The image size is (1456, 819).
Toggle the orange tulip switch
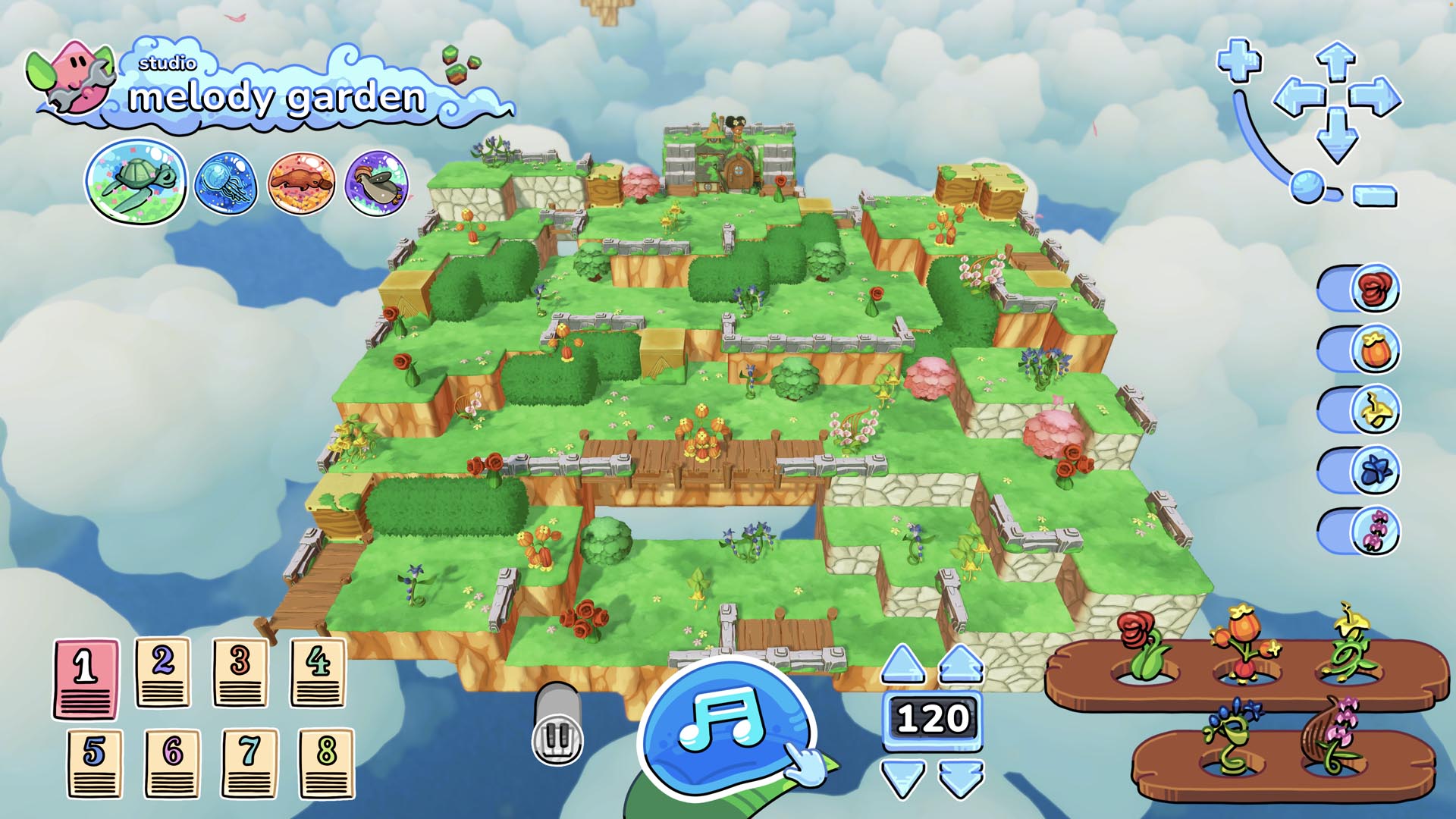(1359, 349)
